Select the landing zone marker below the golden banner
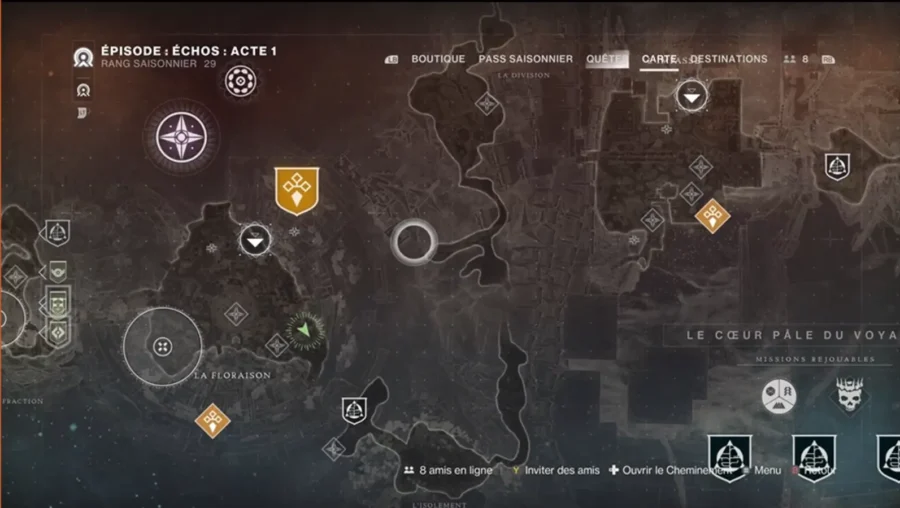The width and height of the screenshot is (900, 508). point(256,240)
